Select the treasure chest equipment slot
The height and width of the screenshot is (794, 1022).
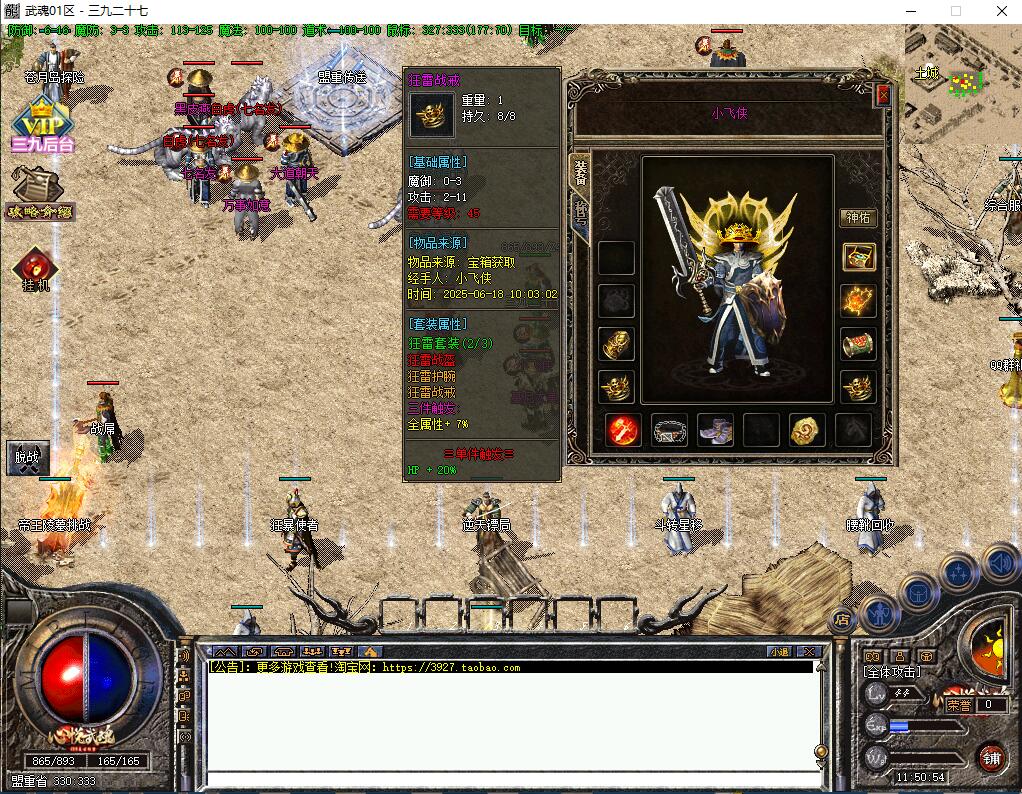[x=858, y=257]
